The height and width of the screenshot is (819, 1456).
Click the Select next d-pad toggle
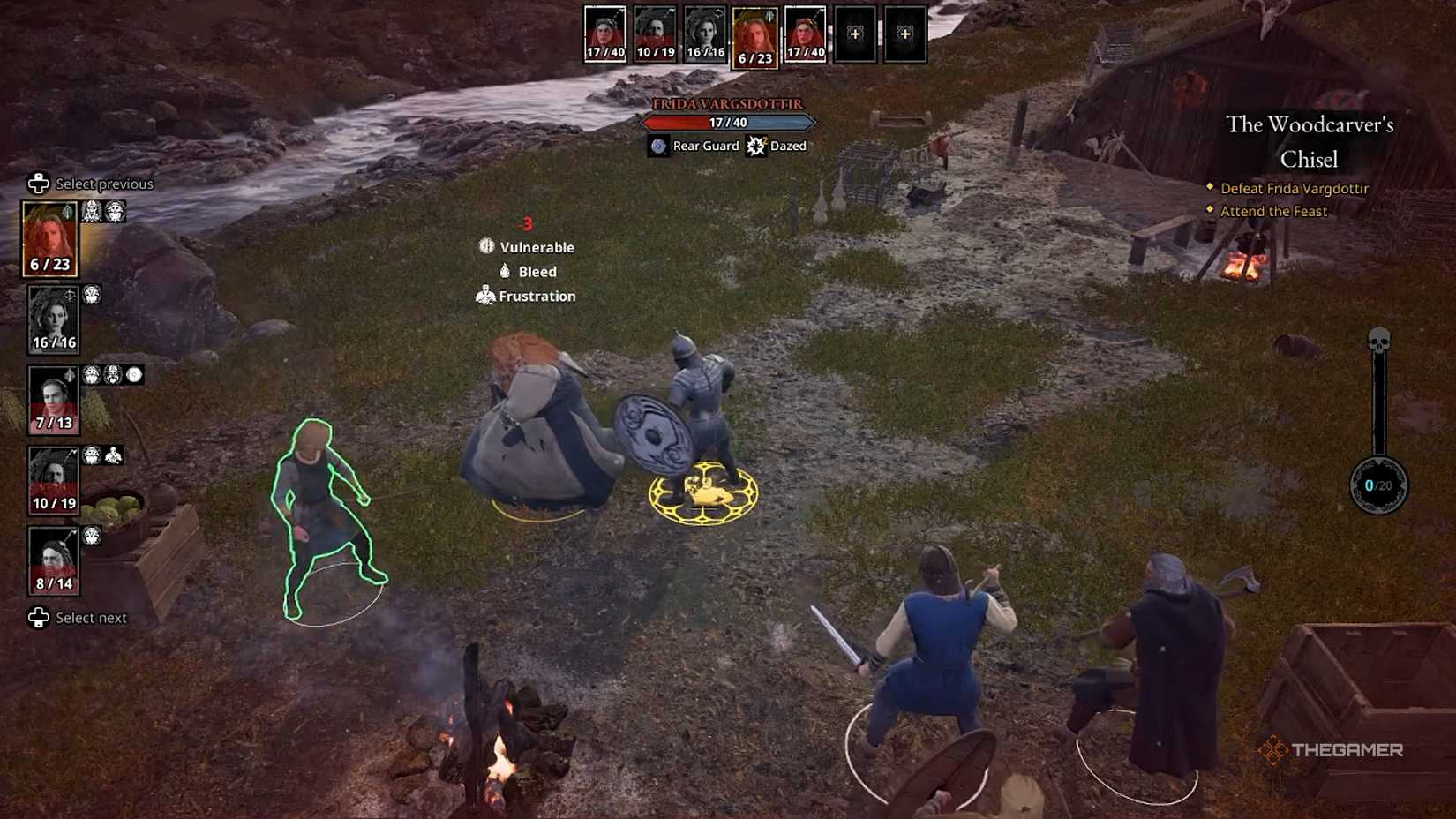click(36, 618)
